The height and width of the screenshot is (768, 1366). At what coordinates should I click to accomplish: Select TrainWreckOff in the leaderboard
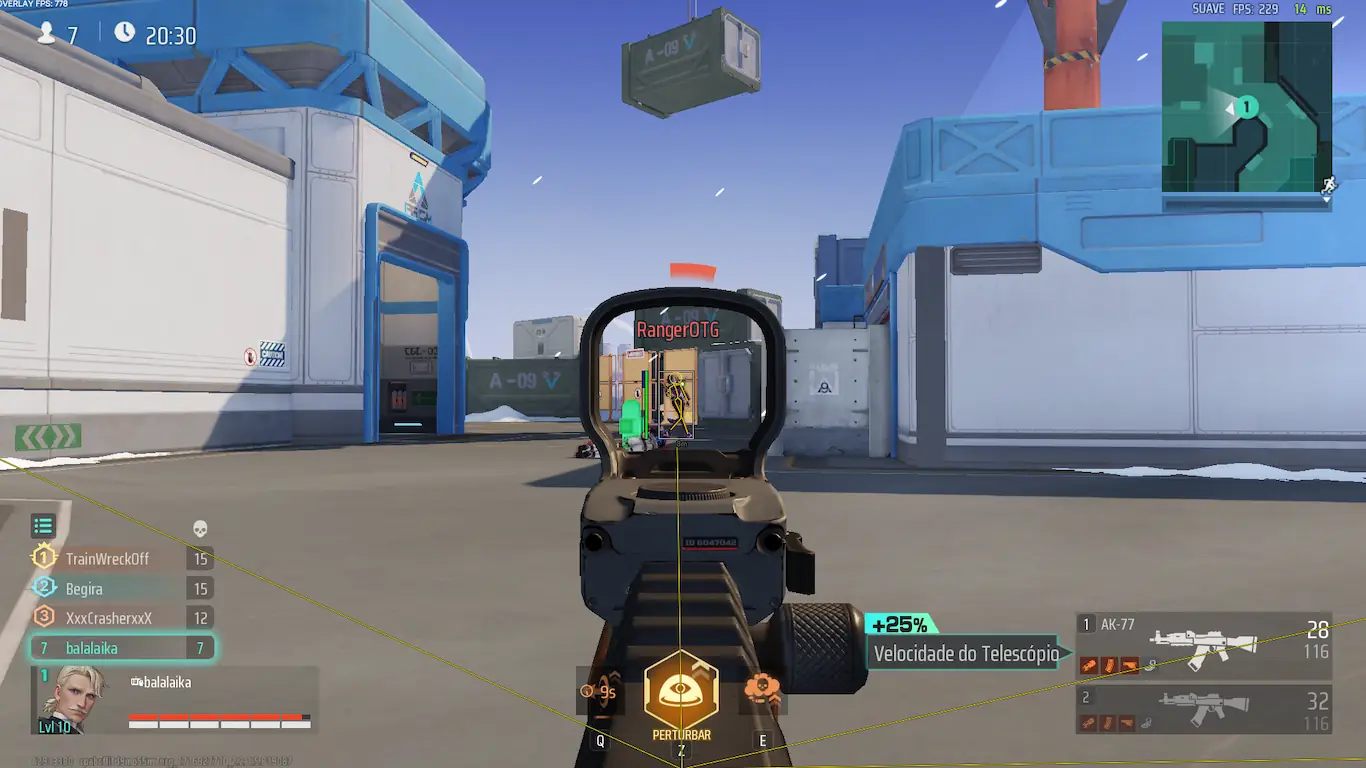point(107,559)
